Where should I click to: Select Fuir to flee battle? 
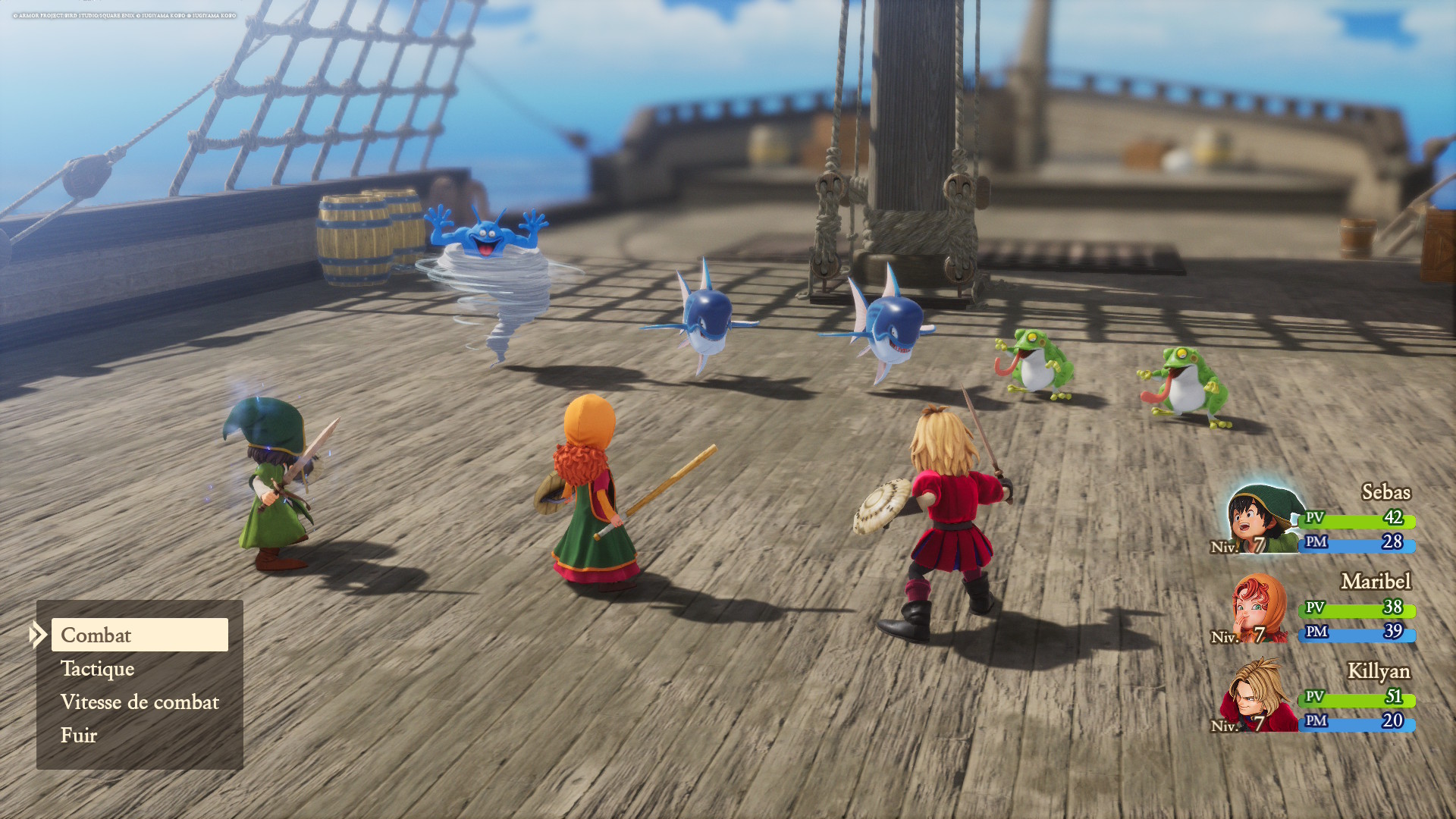click(x=79, y=736)
